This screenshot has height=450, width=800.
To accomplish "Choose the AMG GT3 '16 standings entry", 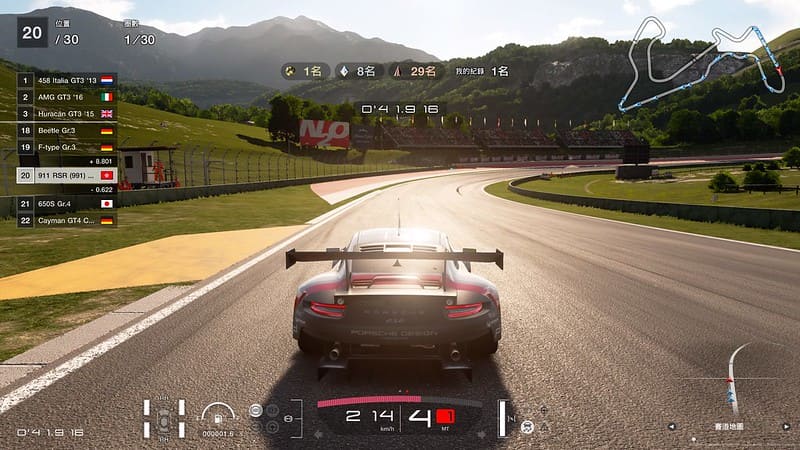I will click(x=67, y=97).
